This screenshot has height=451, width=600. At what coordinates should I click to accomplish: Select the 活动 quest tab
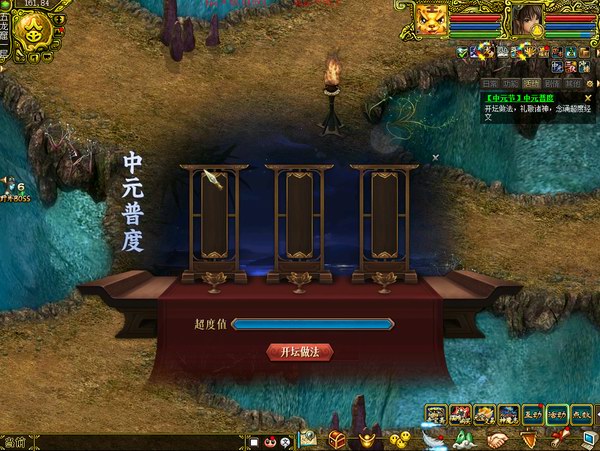(530, 83)
